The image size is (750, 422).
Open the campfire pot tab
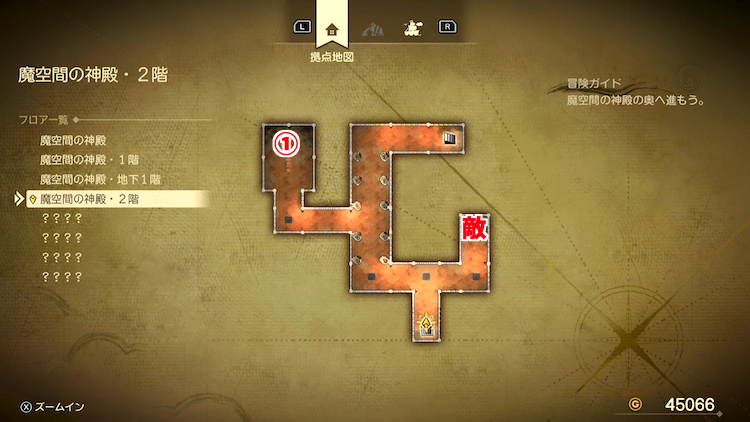click(x=410, y=27)
